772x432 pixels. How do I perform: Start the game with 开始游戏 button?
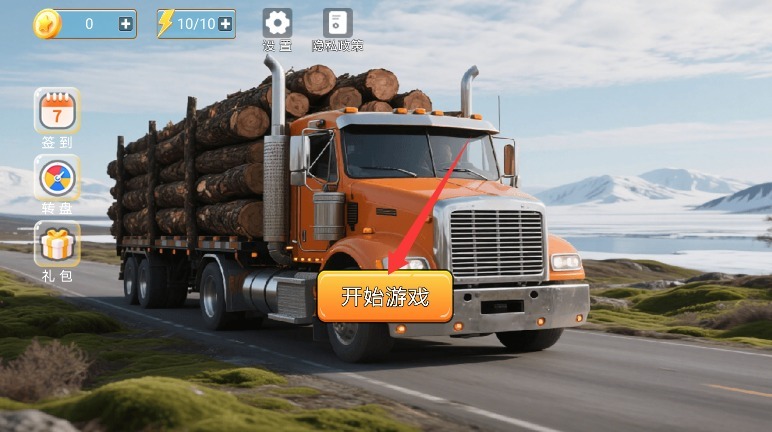(385, 297)
